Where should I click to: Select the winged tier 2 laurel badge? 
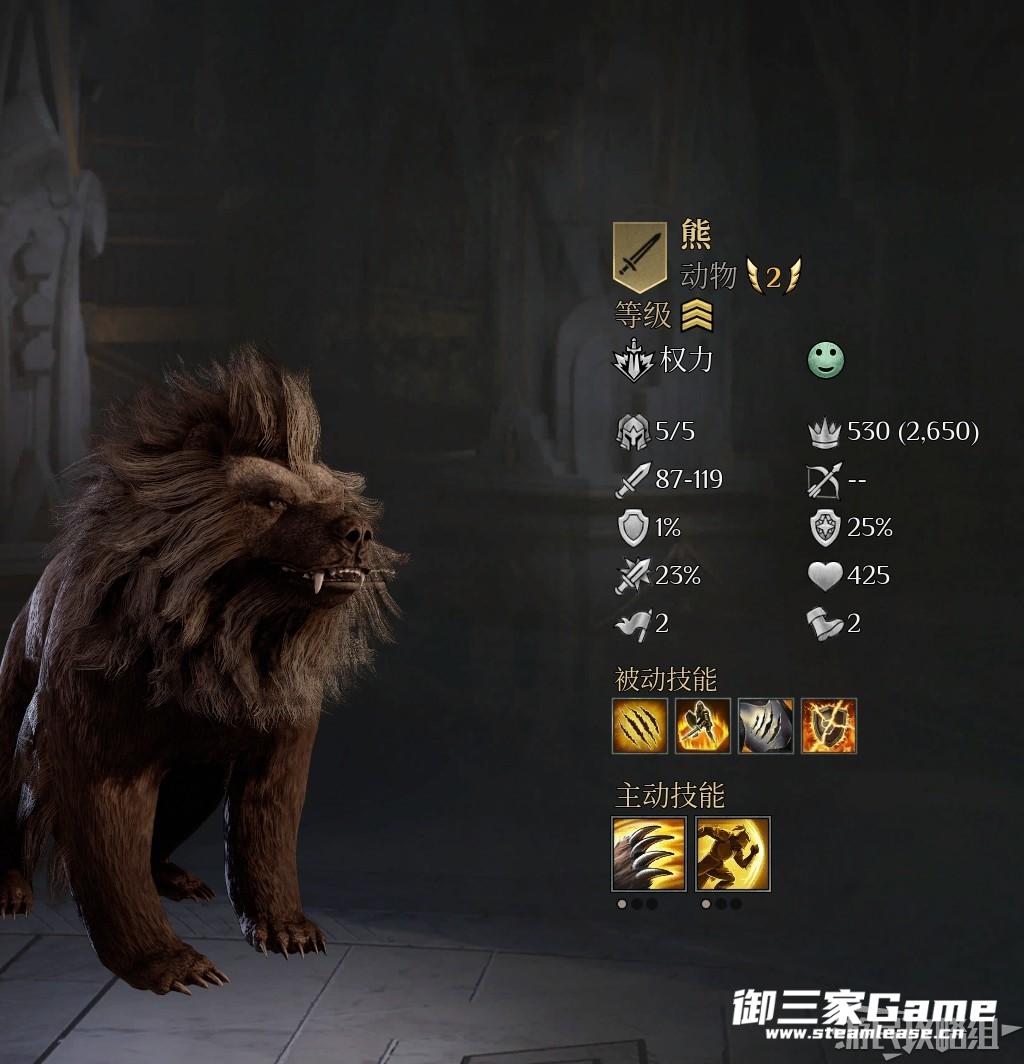coord(773,276)
